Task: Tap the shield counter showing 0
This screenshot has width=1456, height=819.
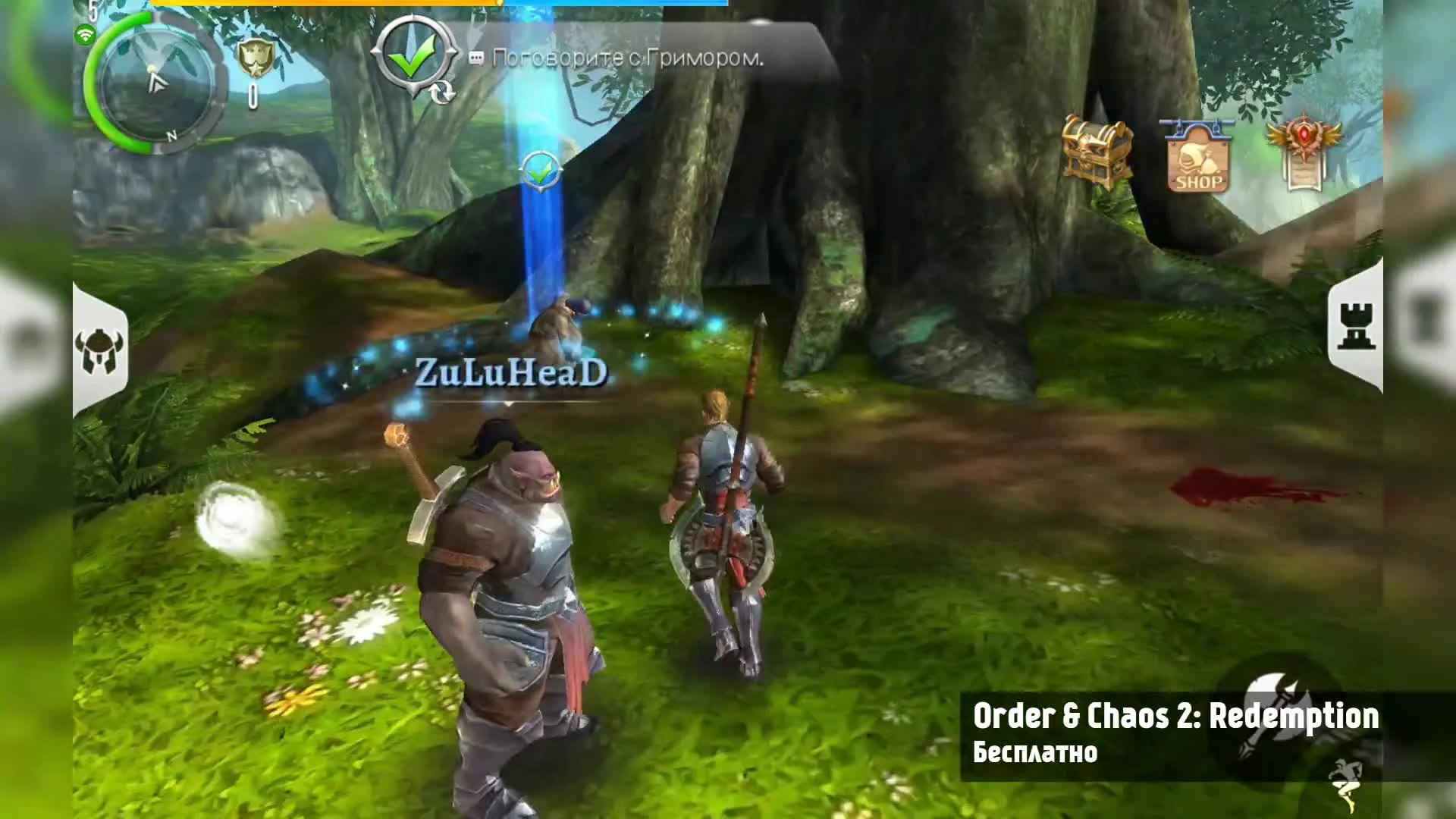Action: point(253,97)
